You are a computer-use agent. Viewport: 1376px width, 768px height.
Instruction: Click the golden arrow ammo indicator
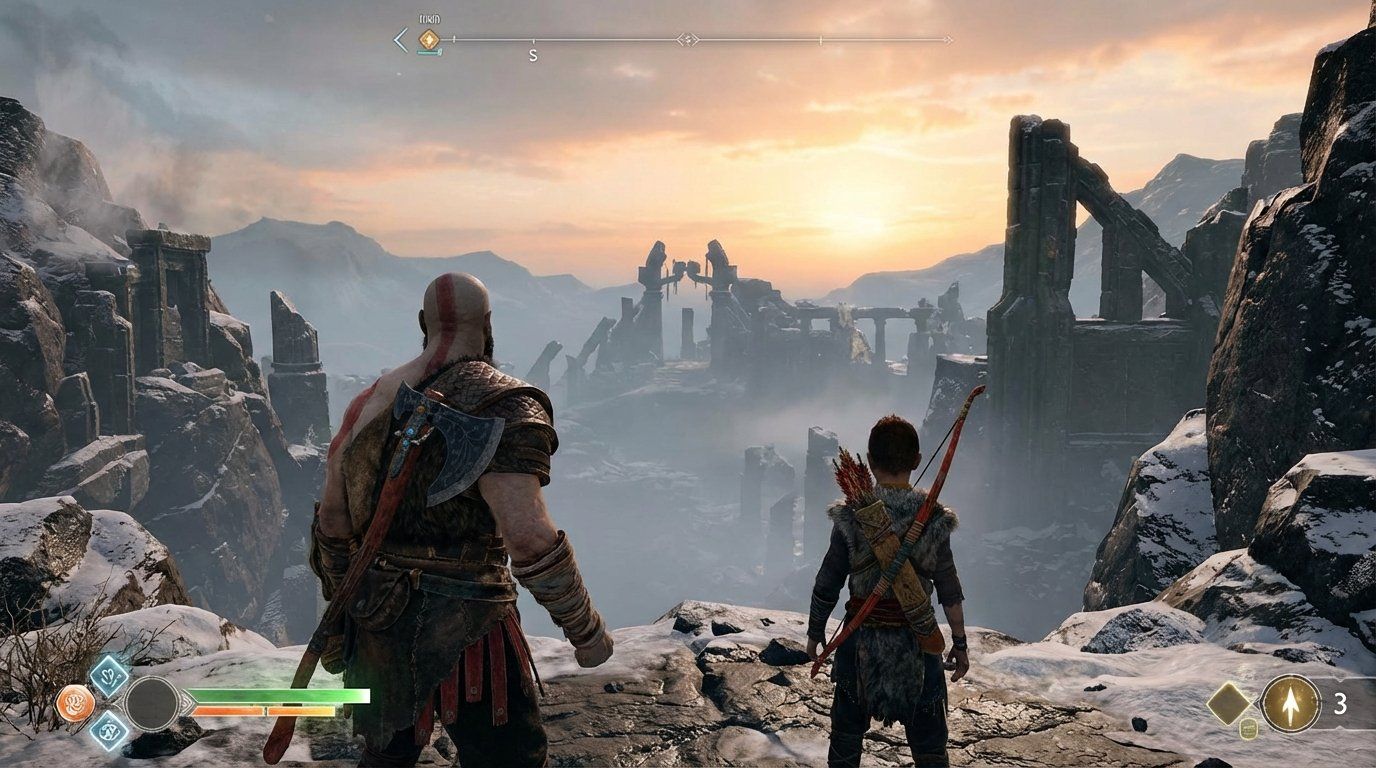click(1291, 704)
